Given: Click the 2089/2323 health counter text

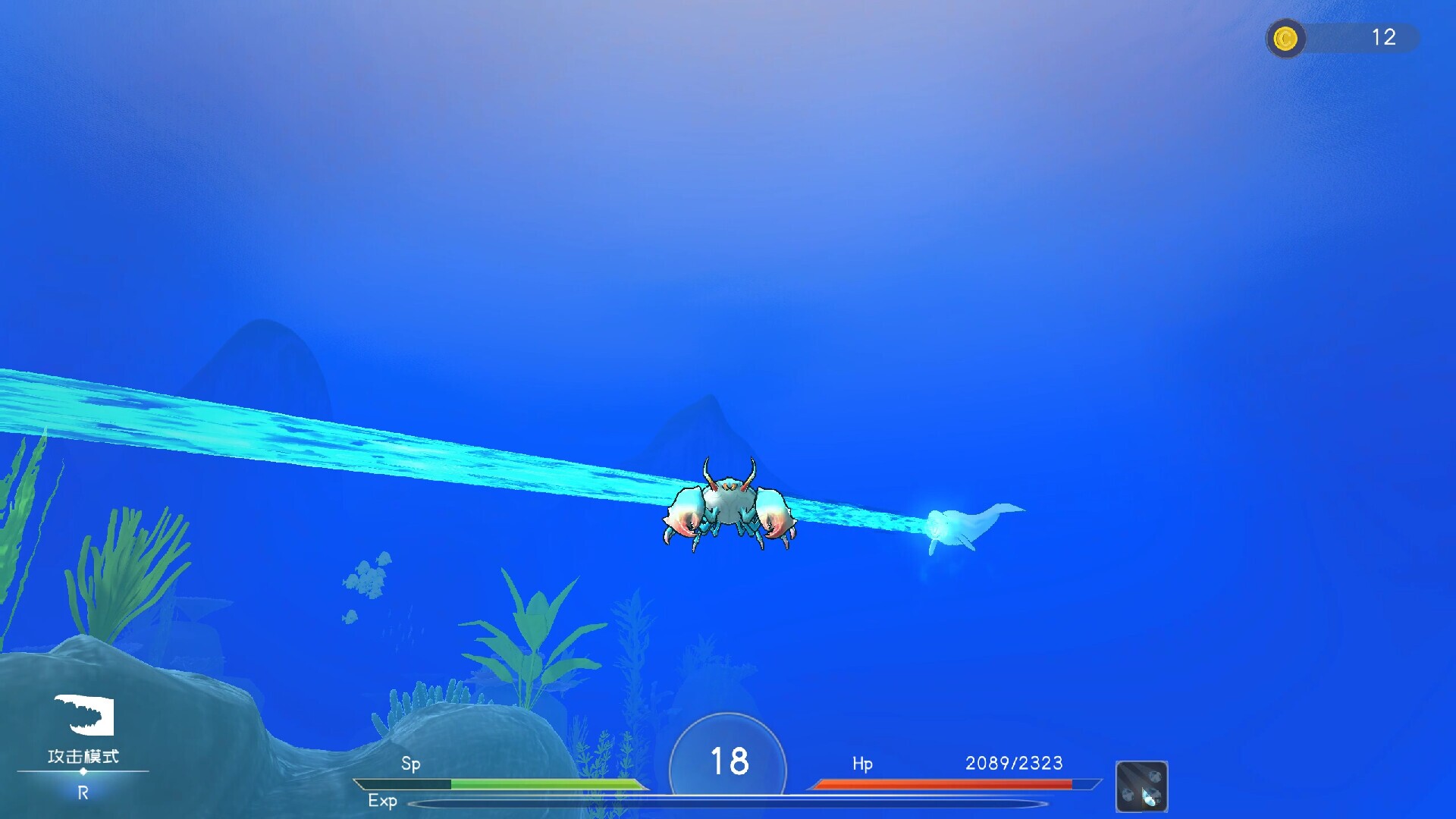Looking at the screenshot, I should pyautogui.click(x=1014, y=764).
